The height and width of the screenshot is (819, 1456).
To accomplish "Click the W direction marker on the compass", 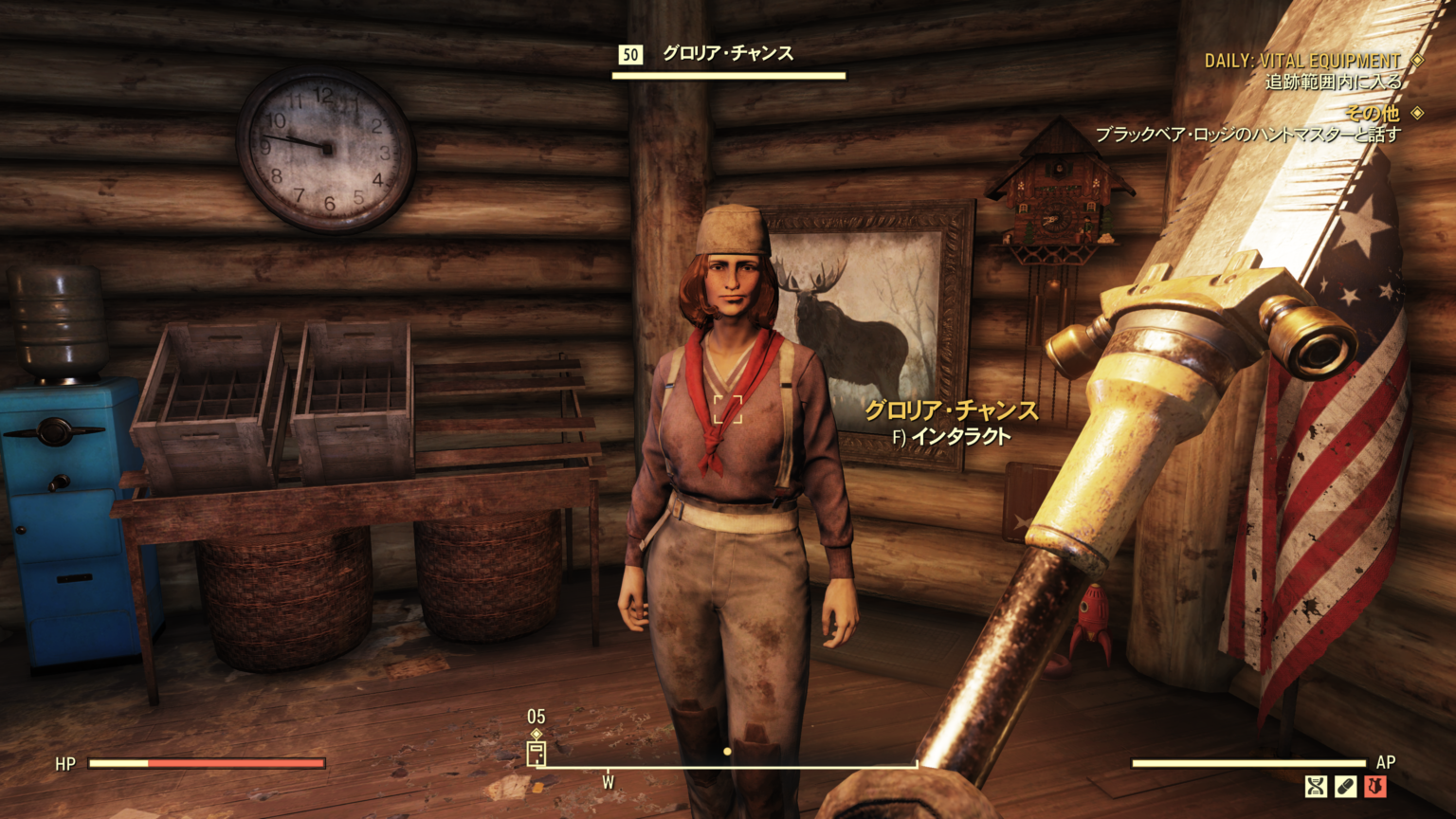I will click(x=608, y=781).
